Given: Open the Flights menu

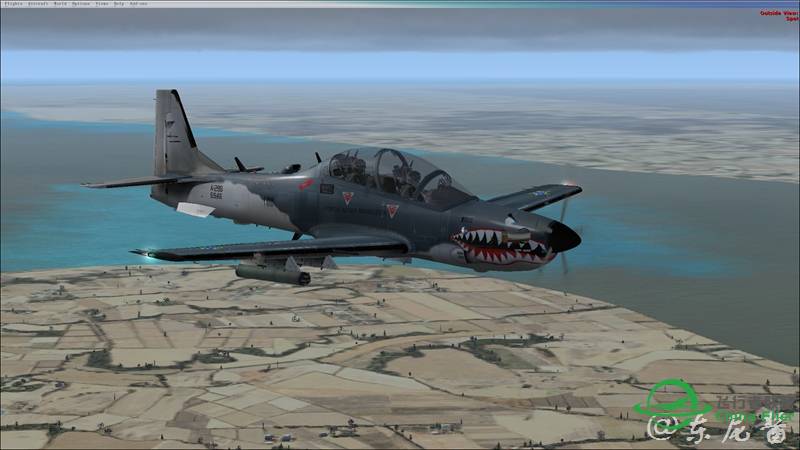Looking at the screenshot, I should (12, 3).
